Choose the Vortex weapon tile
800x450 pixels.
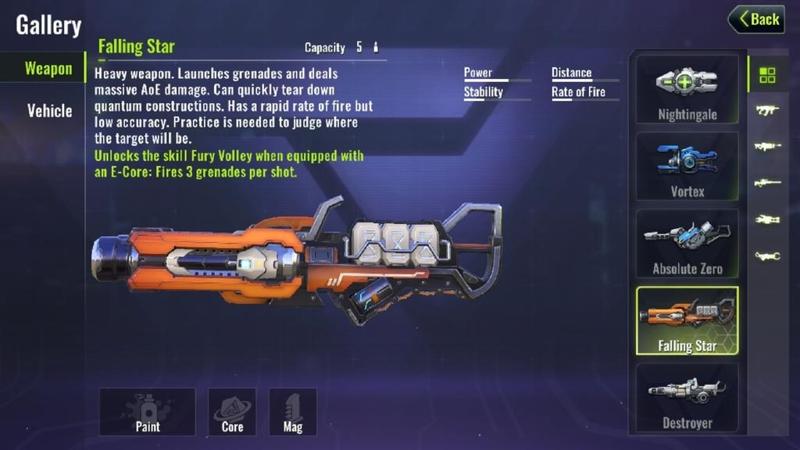coord(687,166)
